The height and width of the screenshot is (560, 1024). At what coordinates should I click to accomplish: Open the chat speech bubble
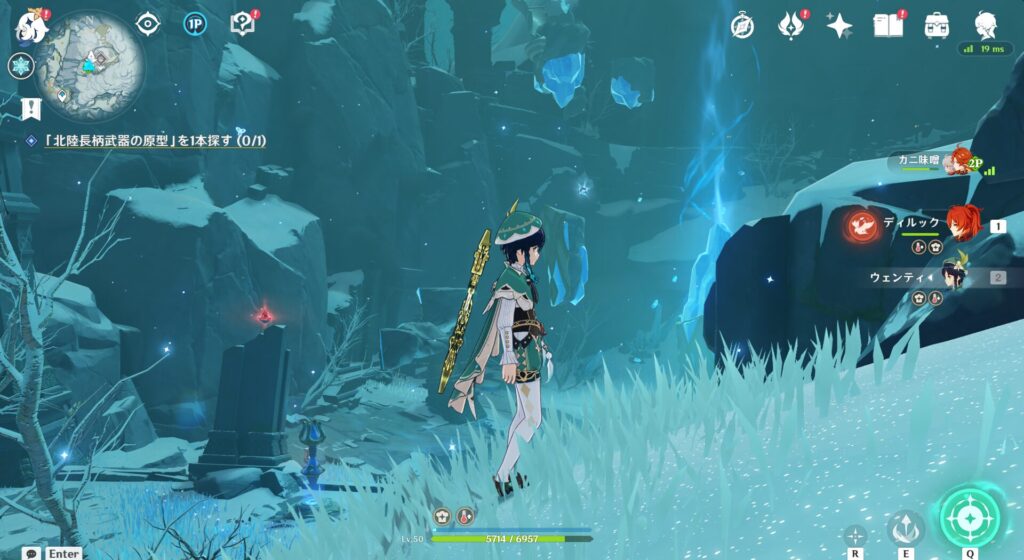(33, 553)
